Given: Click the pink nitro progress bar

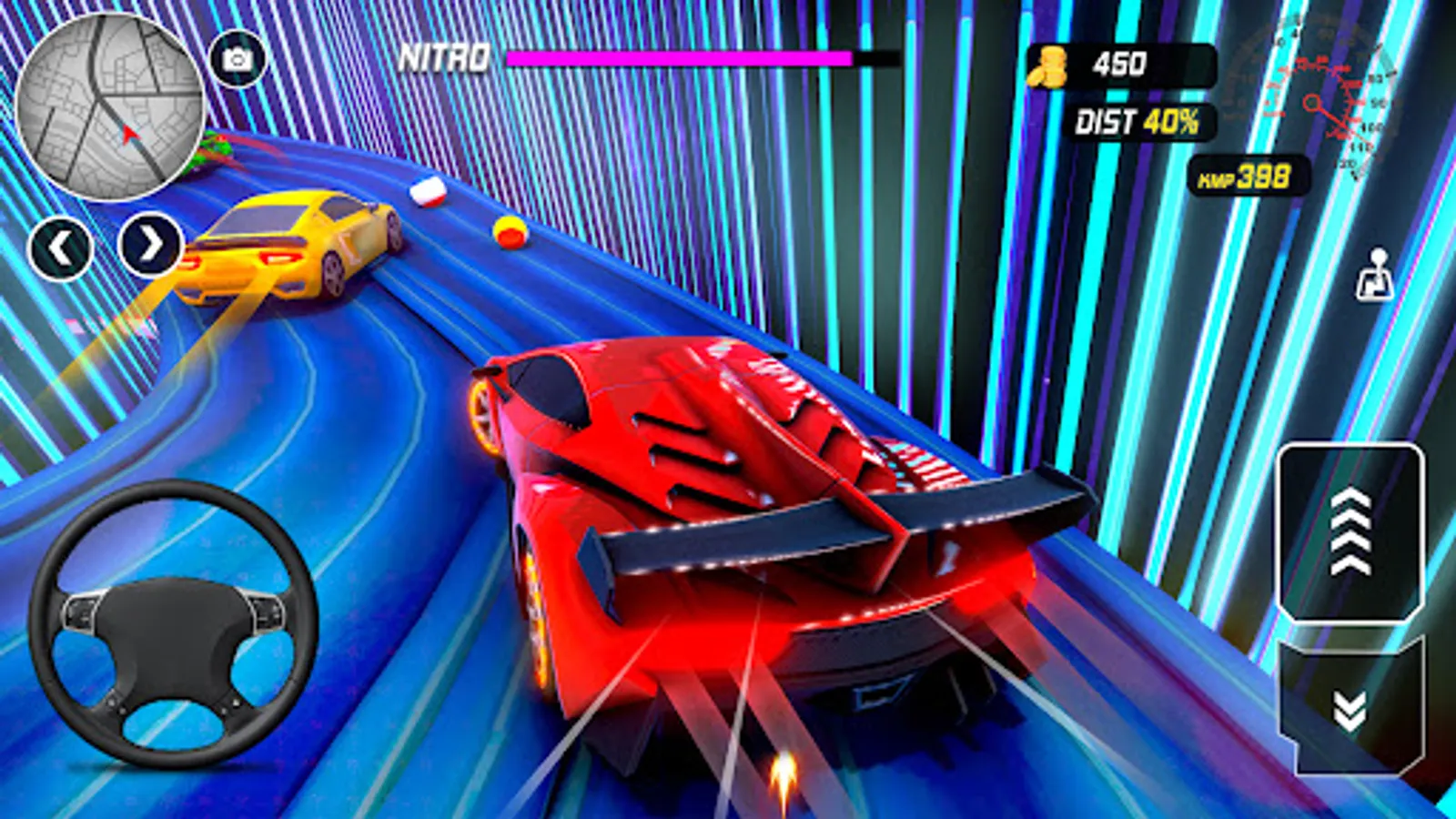Looking at the screenshot, I should click(678, 57).
